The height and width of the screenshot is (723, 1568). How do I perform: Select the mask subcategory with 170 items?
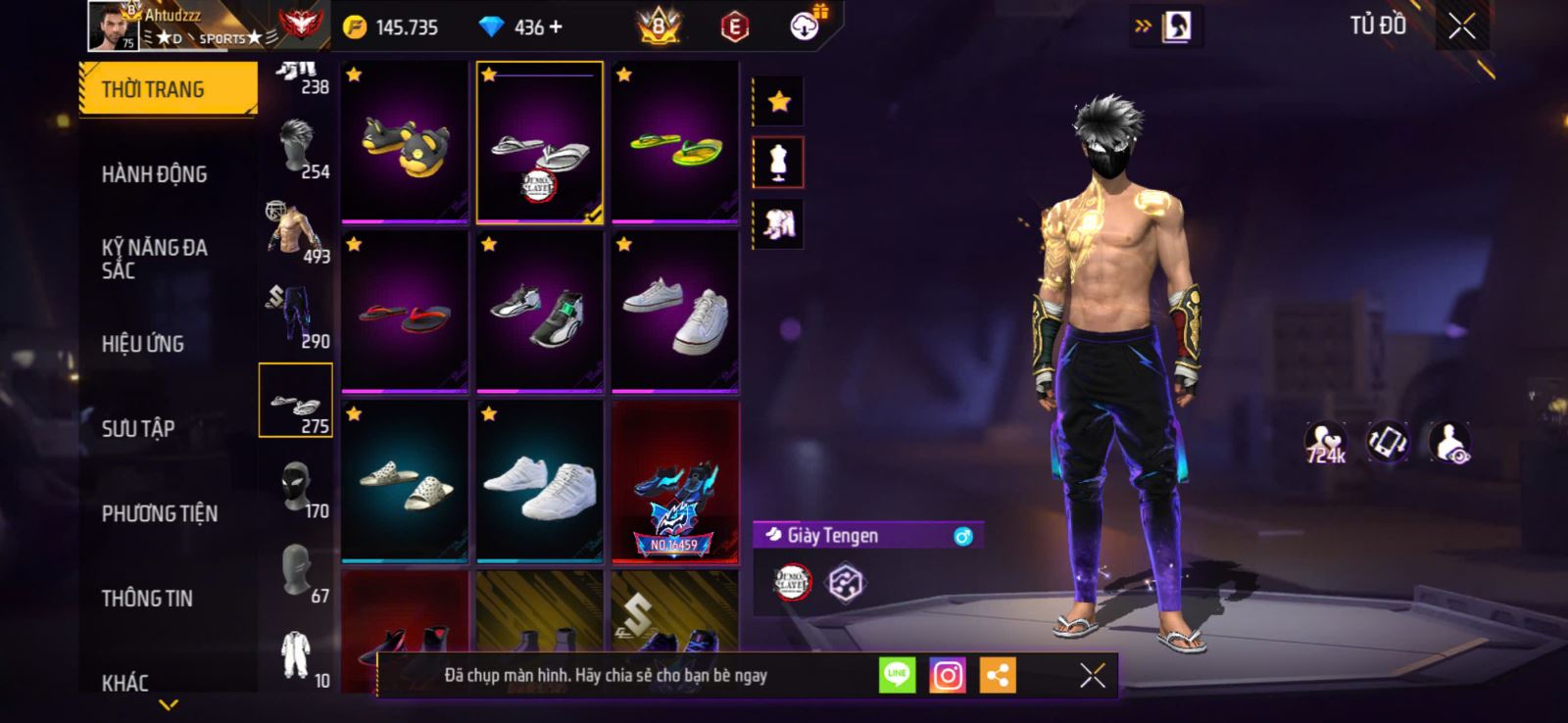297,487
